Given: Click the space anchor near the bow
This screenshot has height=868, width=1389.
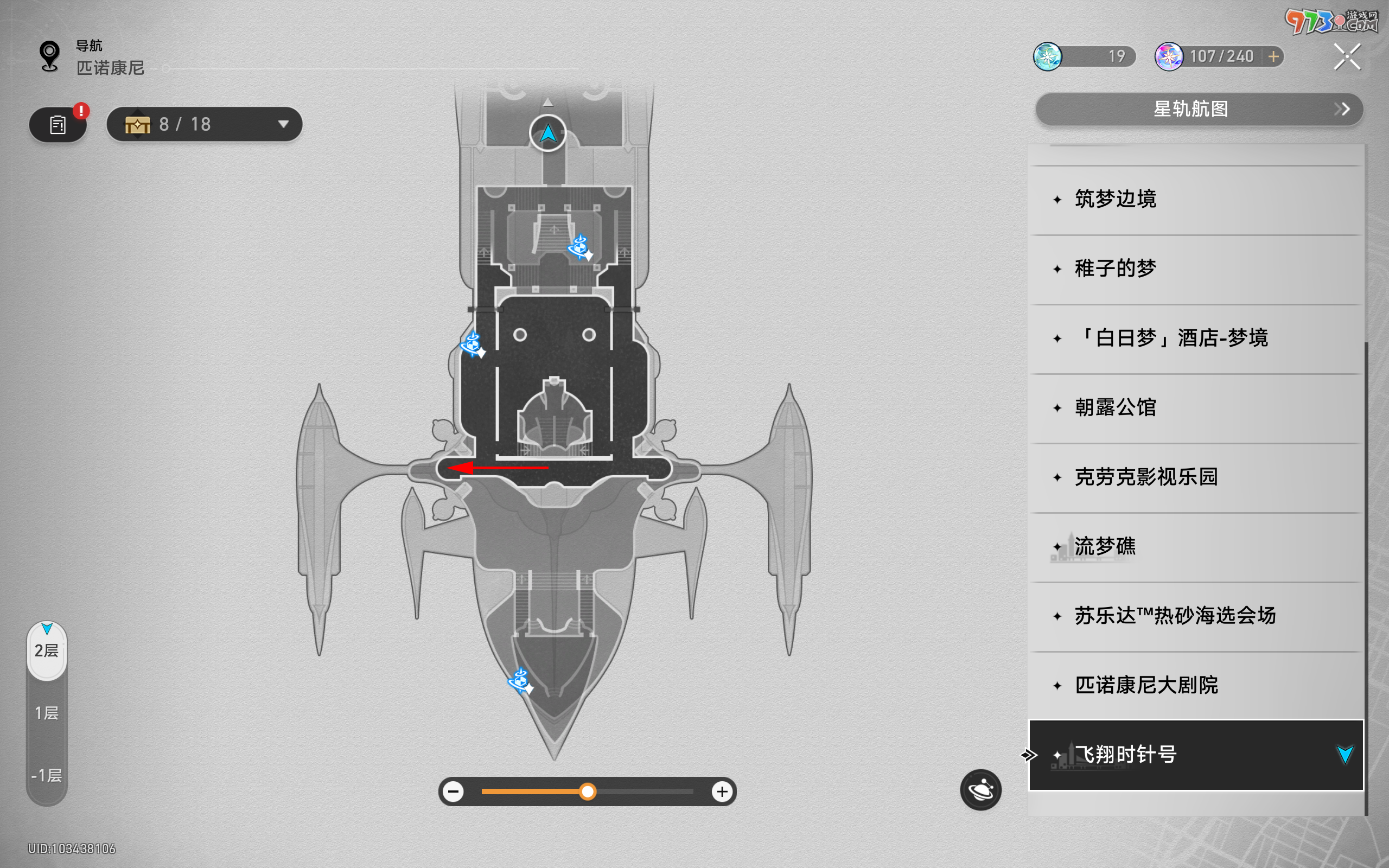Looking at the screenshot, I should point(520,681).
